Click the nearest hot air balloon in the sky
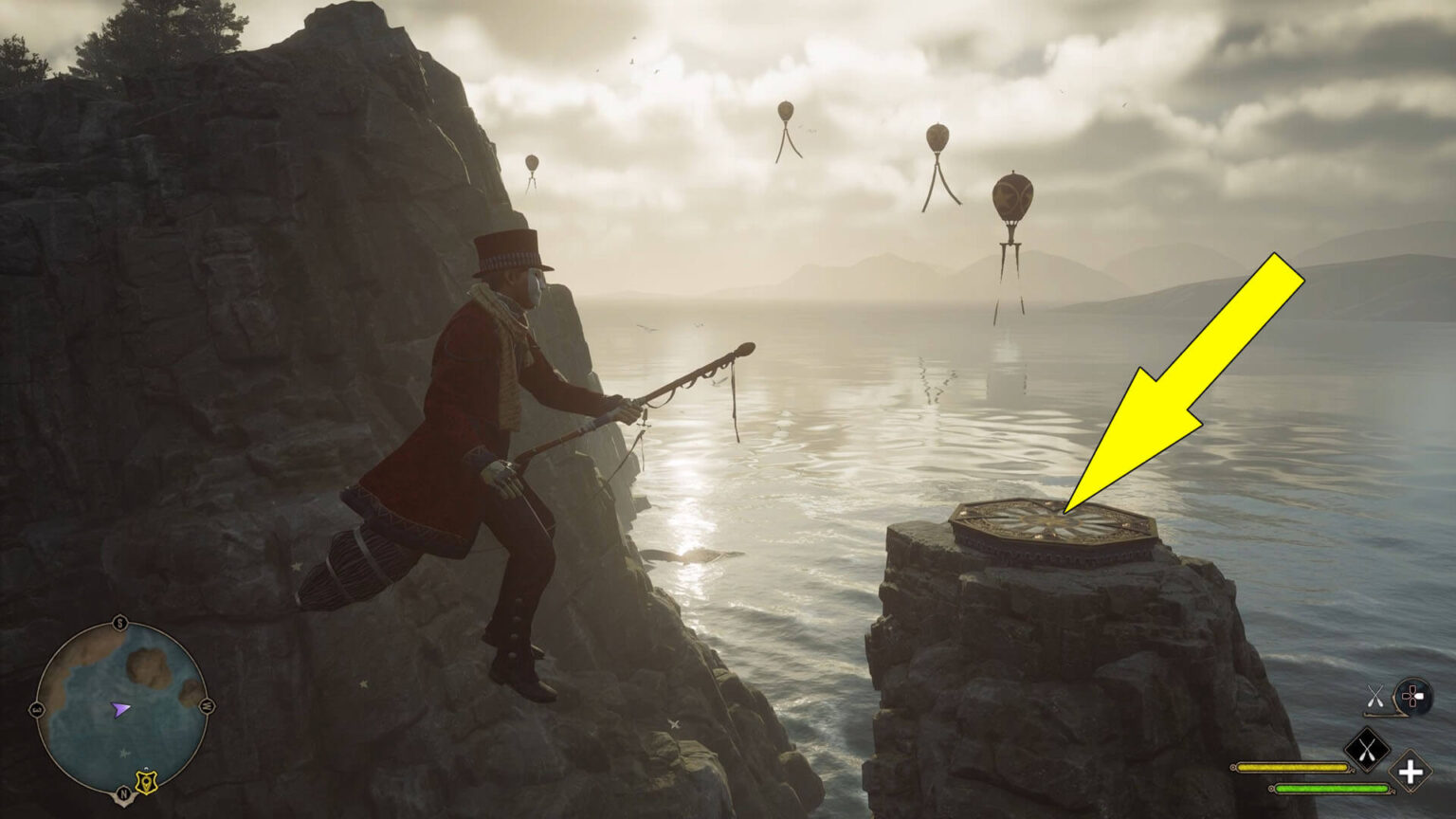Screen dimensions: 1456x819 [1013, 199]
